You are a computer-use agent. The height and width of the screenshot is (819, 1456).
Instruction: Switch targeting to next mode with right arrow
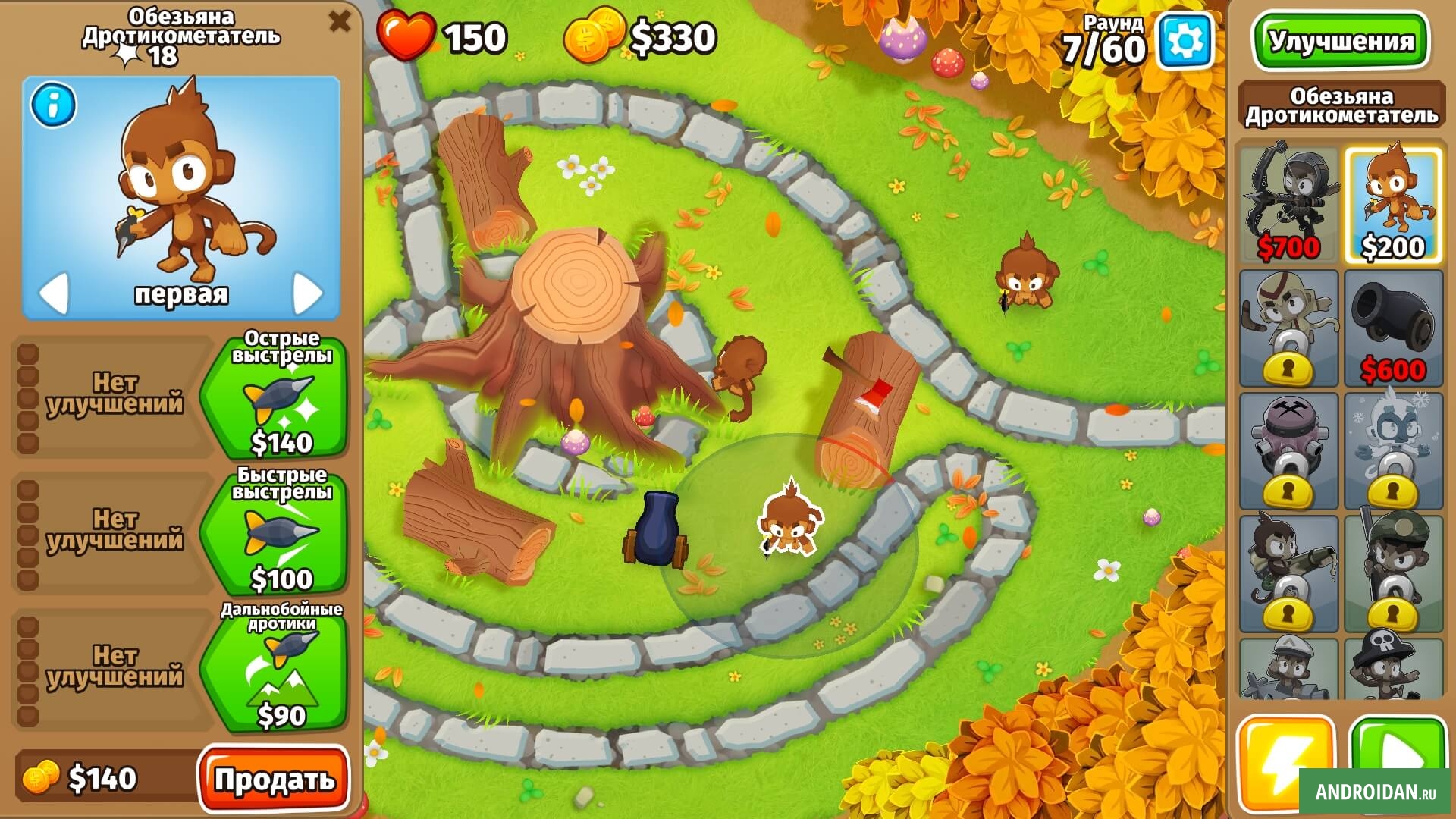(x=307, y=292)
